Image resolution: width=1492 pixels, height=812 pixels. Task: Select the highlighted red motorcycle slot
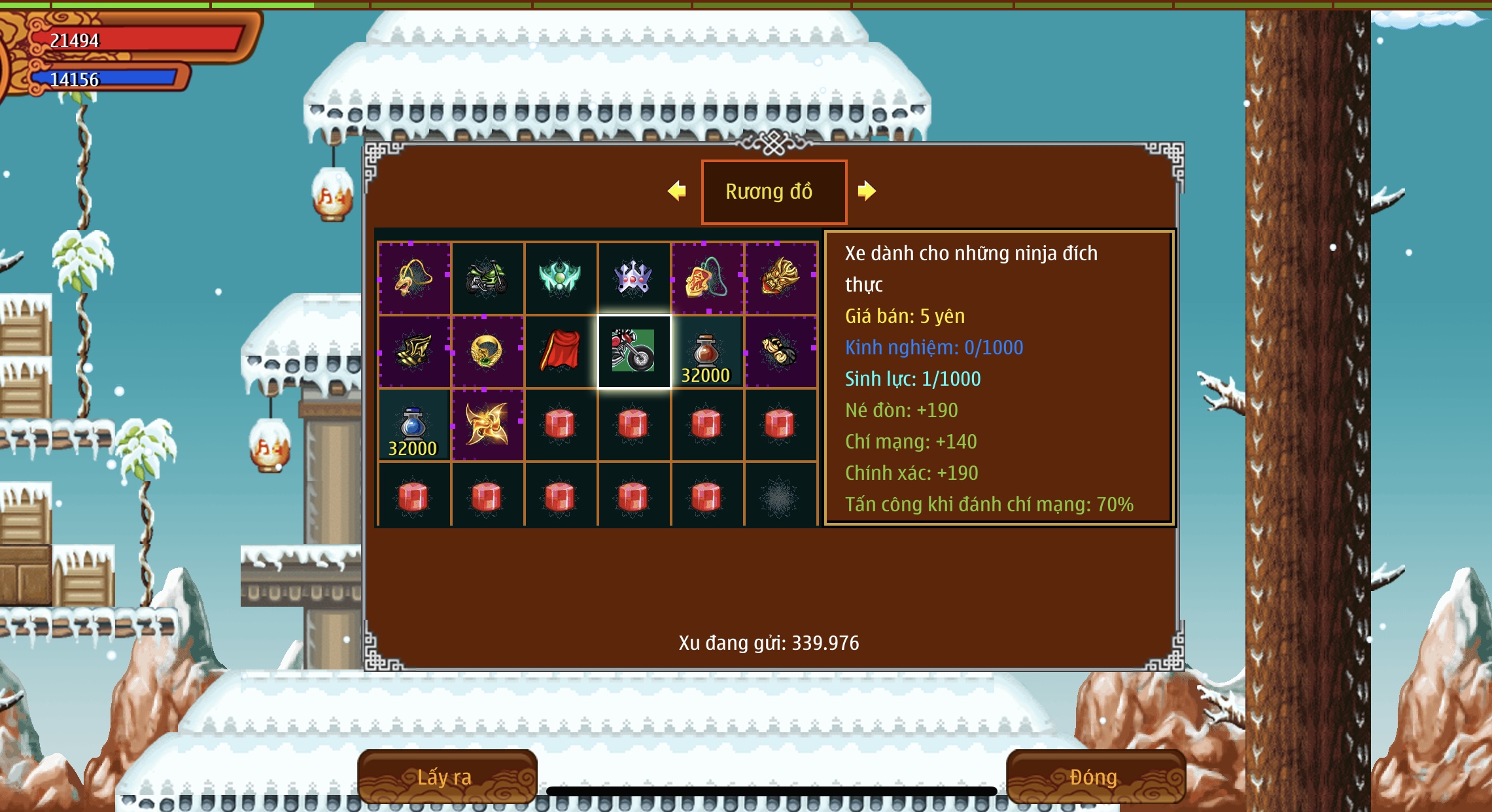(633, 351)
